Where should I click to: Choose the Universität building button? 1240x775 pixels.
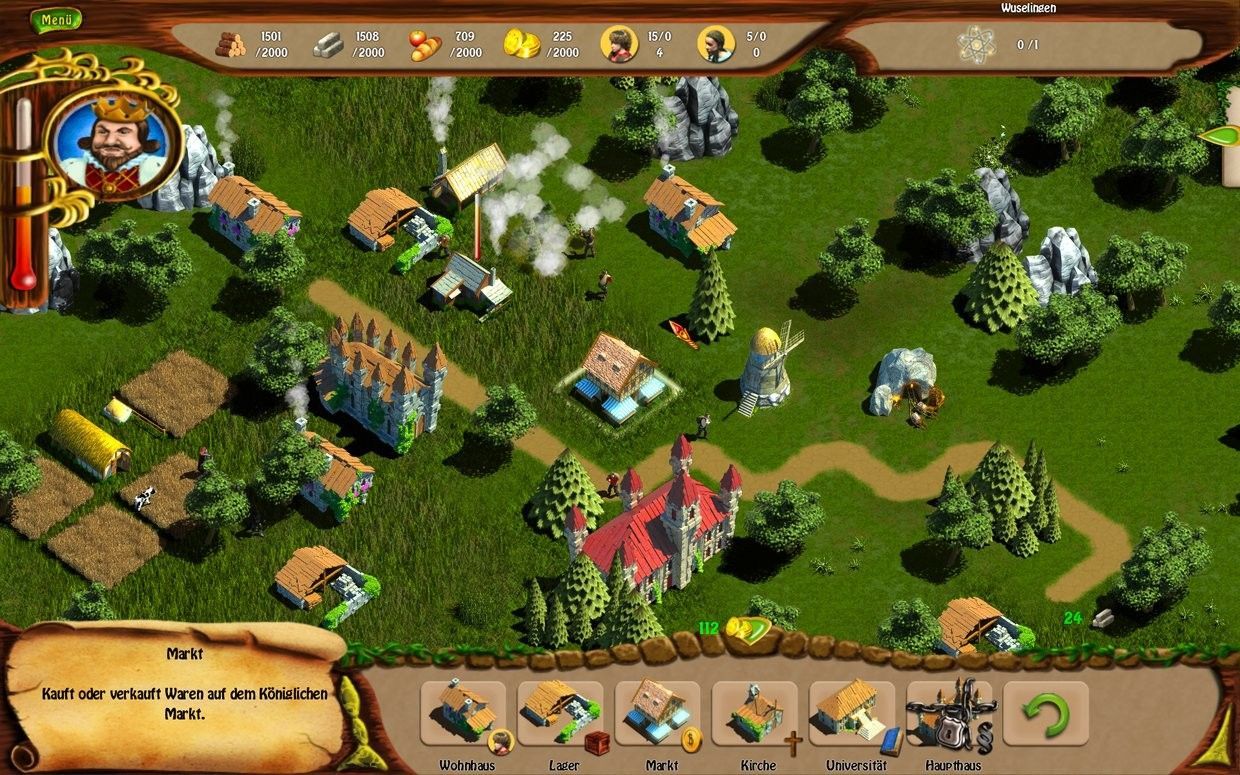pos(852,714)
